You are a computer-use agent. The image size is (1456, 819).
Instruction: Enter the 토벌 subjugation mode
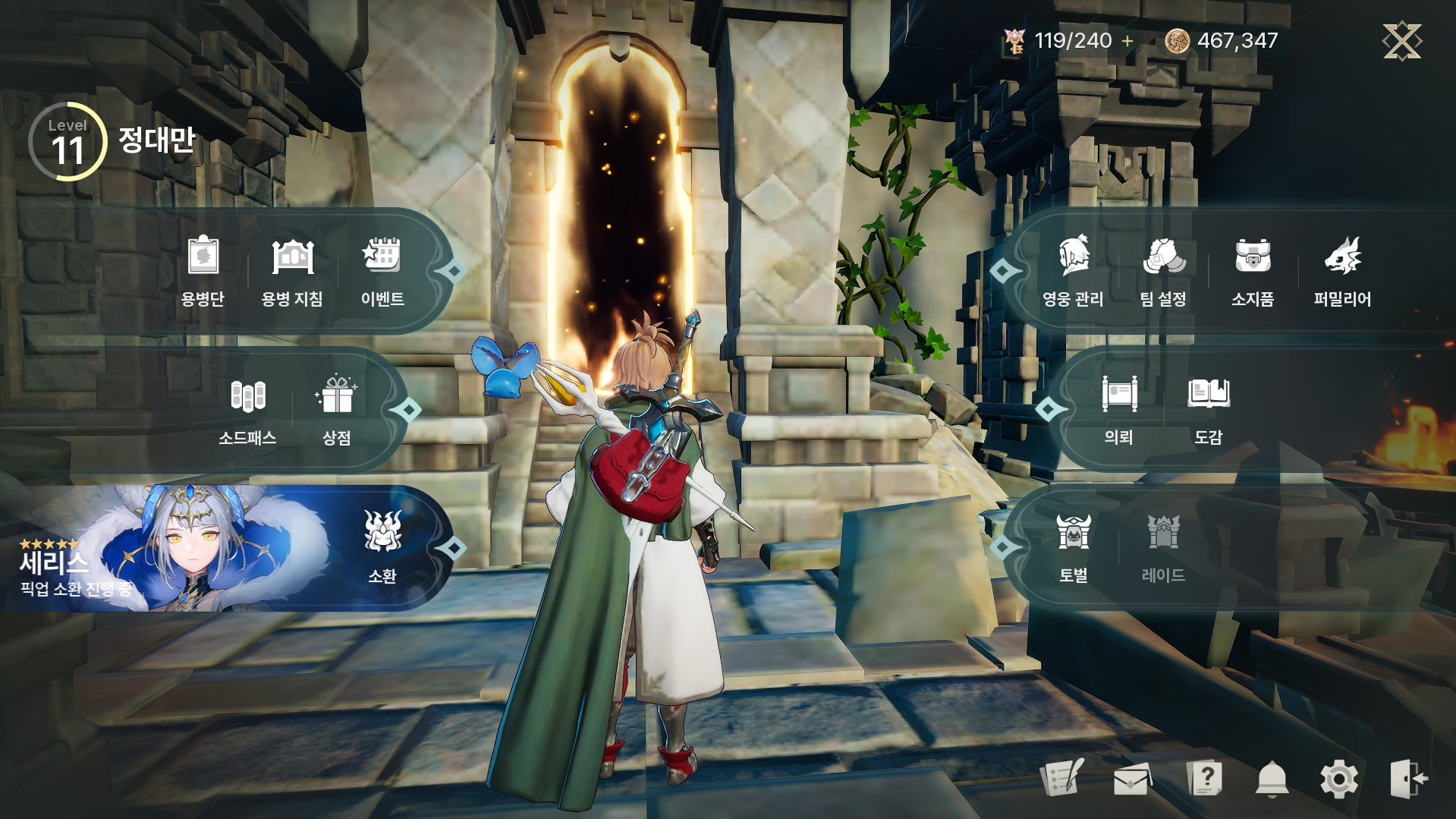pos(1074,547)
